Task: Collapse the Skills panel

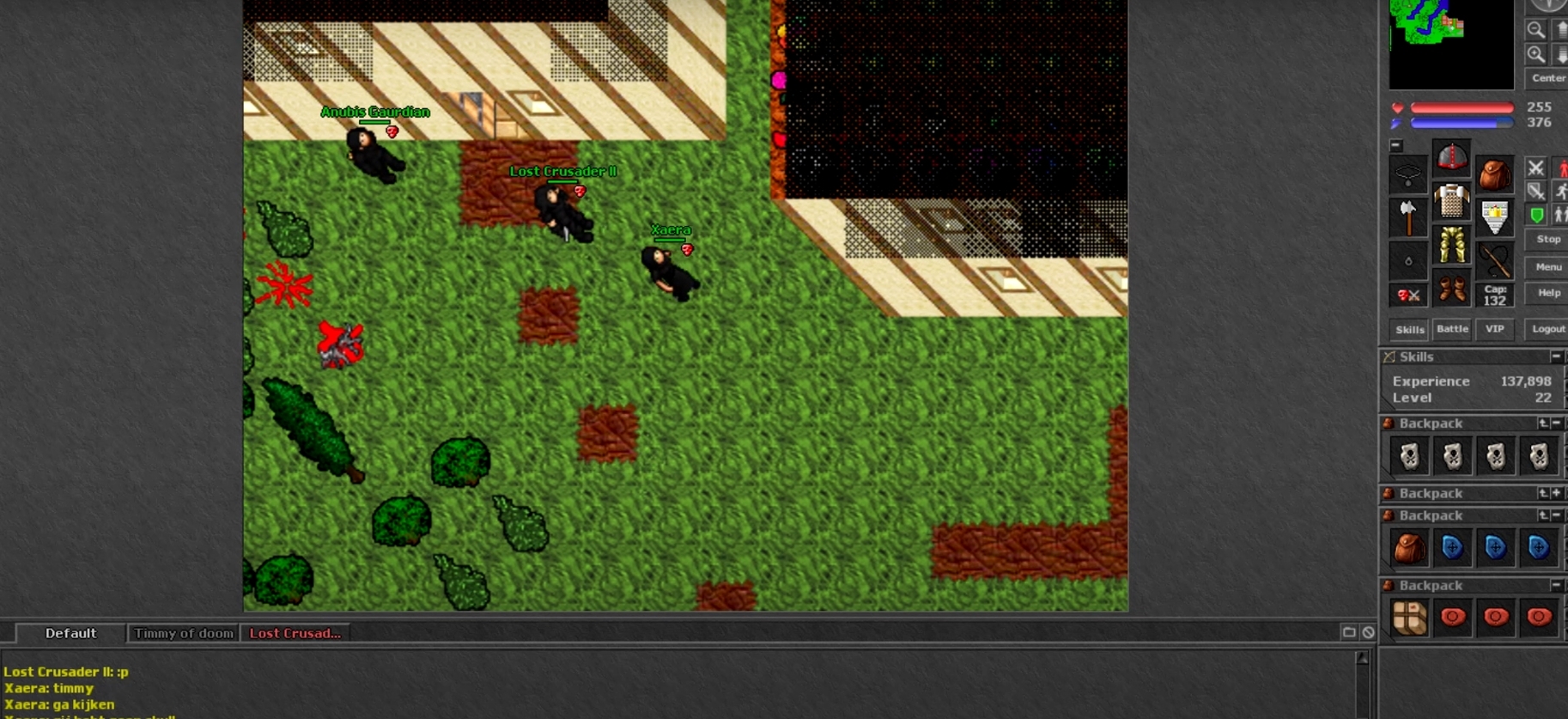Action: [1557, 356]
